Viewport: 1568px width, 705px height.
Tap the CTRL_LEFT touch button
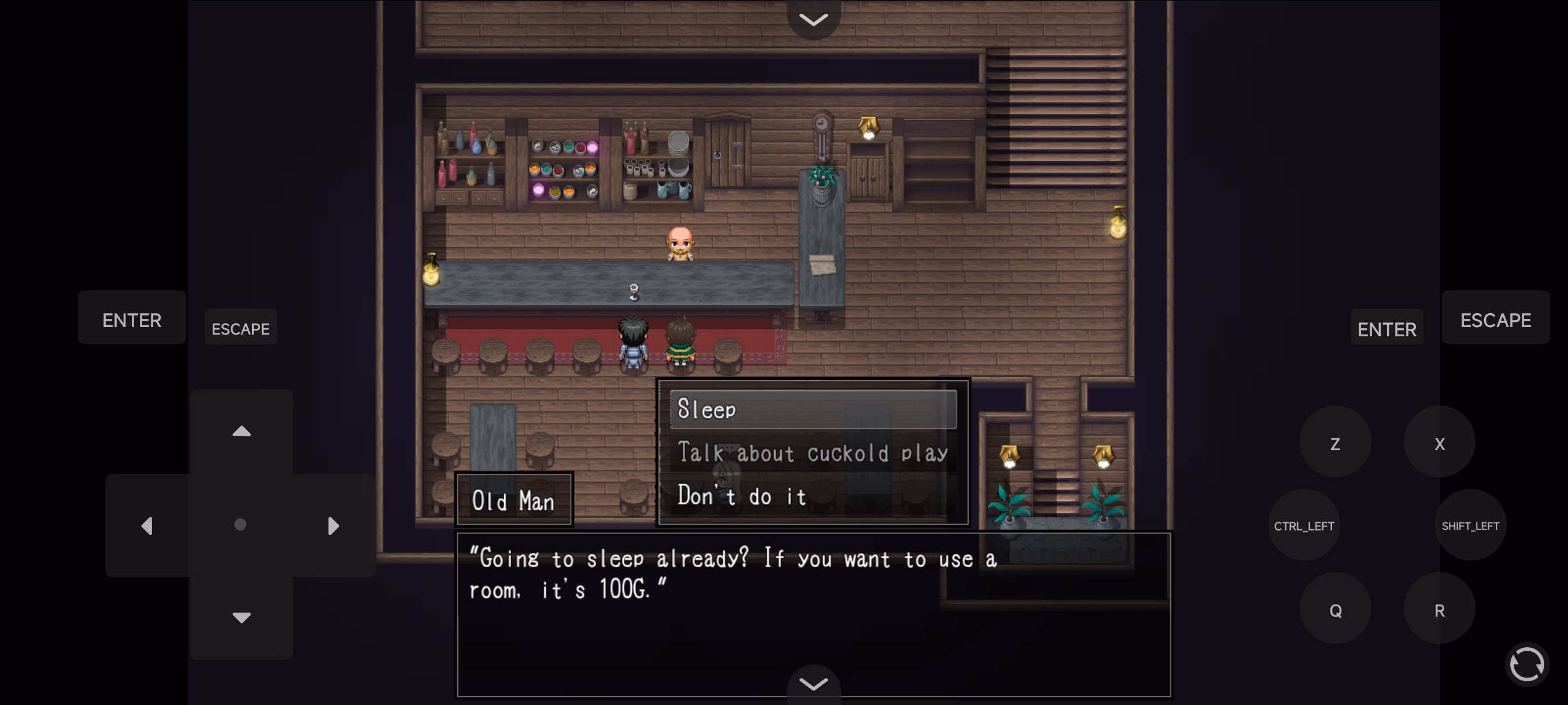coord(1304,526)
